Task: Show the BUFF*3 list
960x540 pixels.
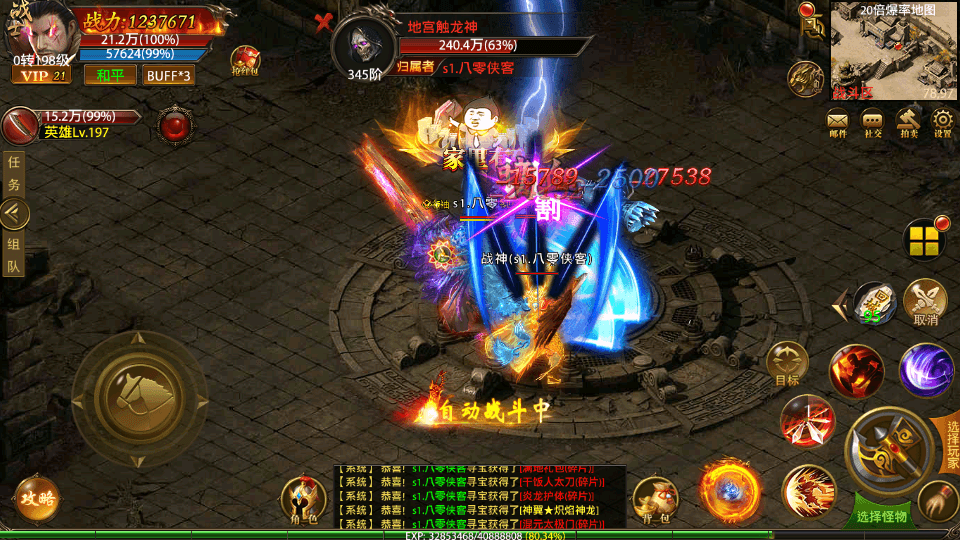Action: tap(169, 75)
